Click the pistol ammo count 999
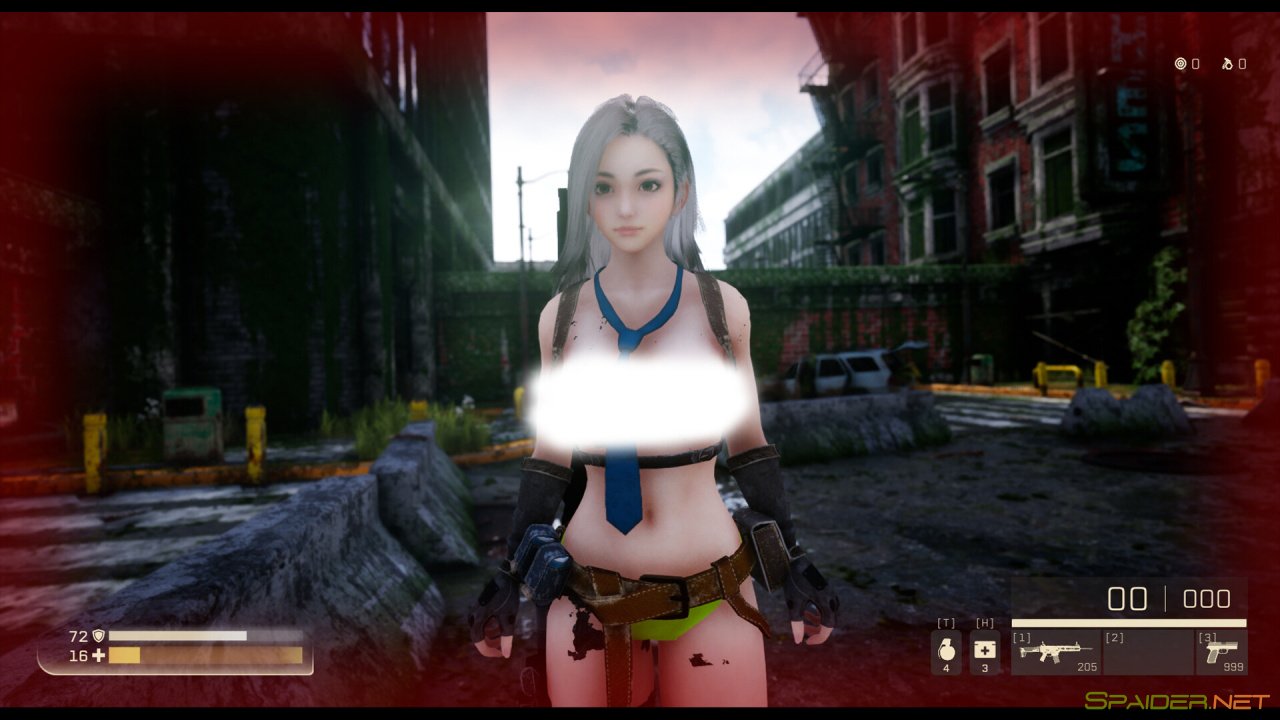 1232,666
